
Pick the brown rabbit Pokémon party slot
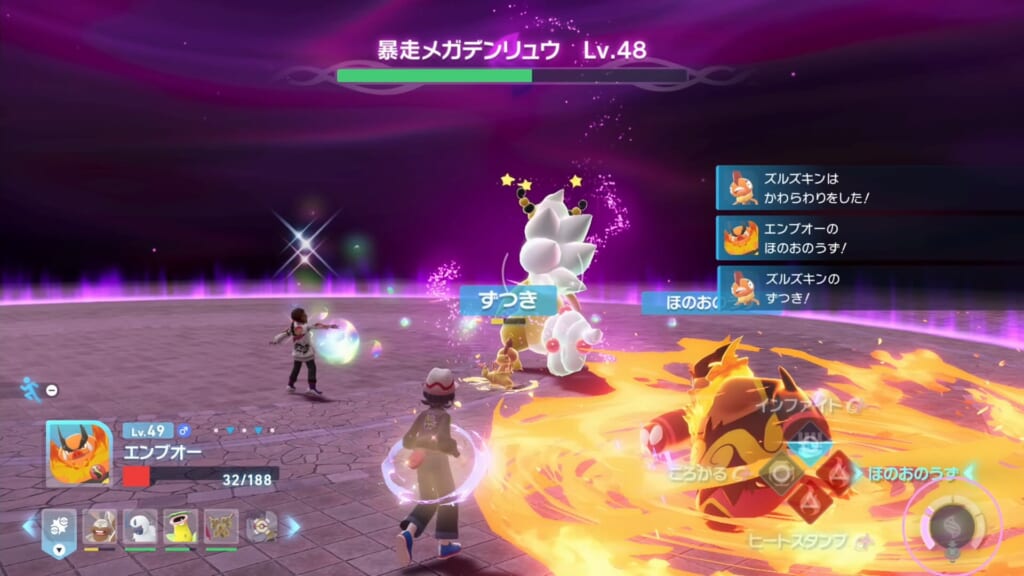tap(100, 526)
